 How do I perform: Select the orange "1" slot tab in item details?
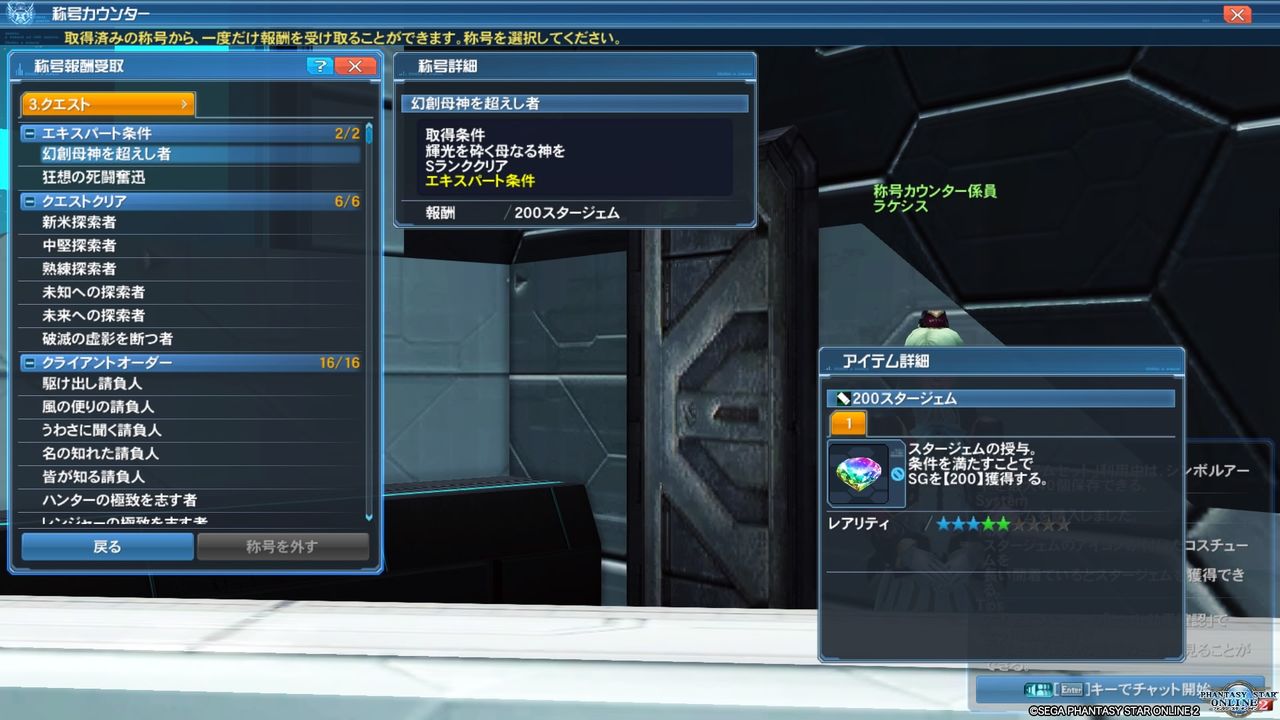point(847,424)
